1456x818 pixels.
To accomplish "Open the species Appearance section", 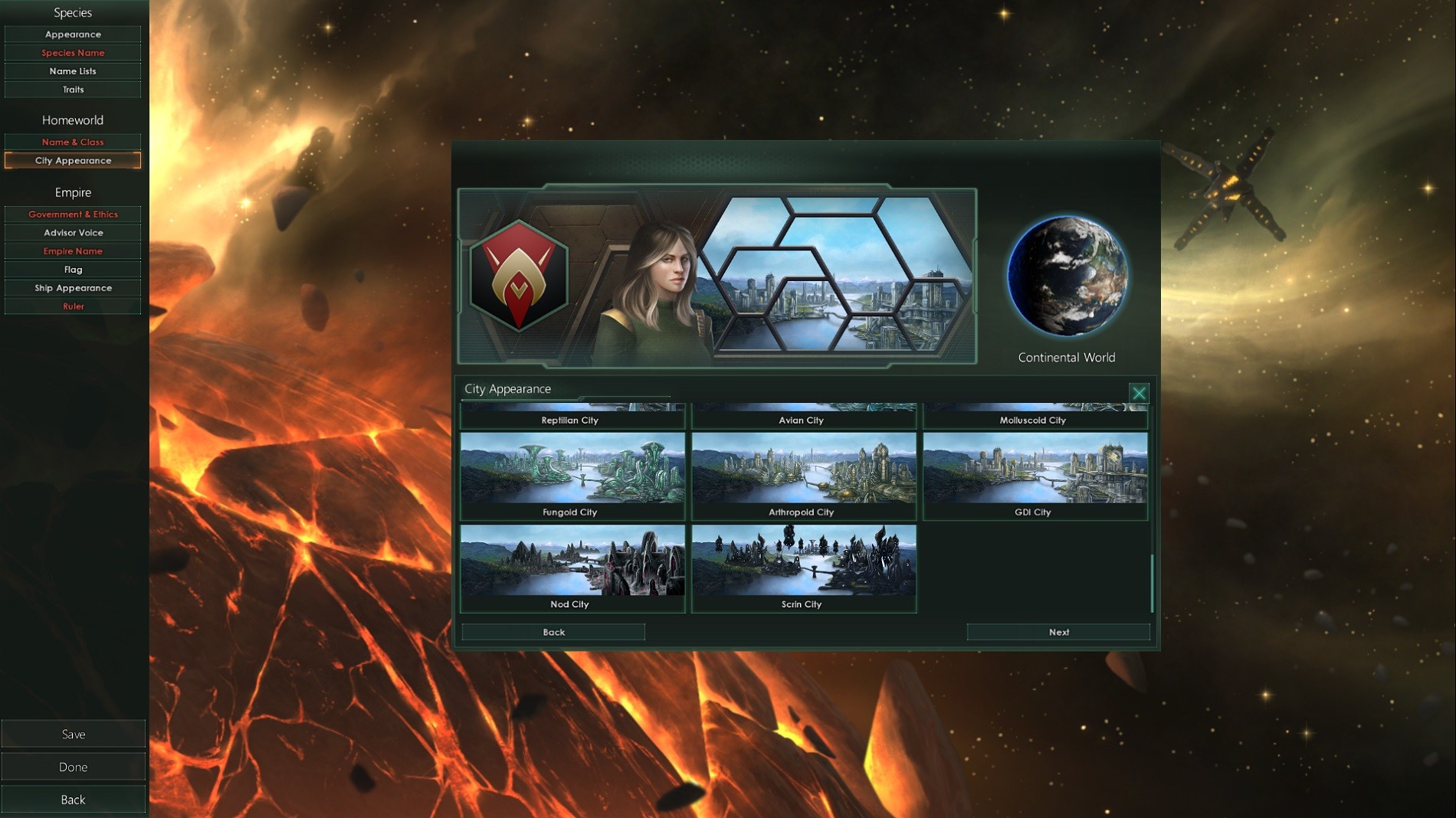I will (73, 34).
